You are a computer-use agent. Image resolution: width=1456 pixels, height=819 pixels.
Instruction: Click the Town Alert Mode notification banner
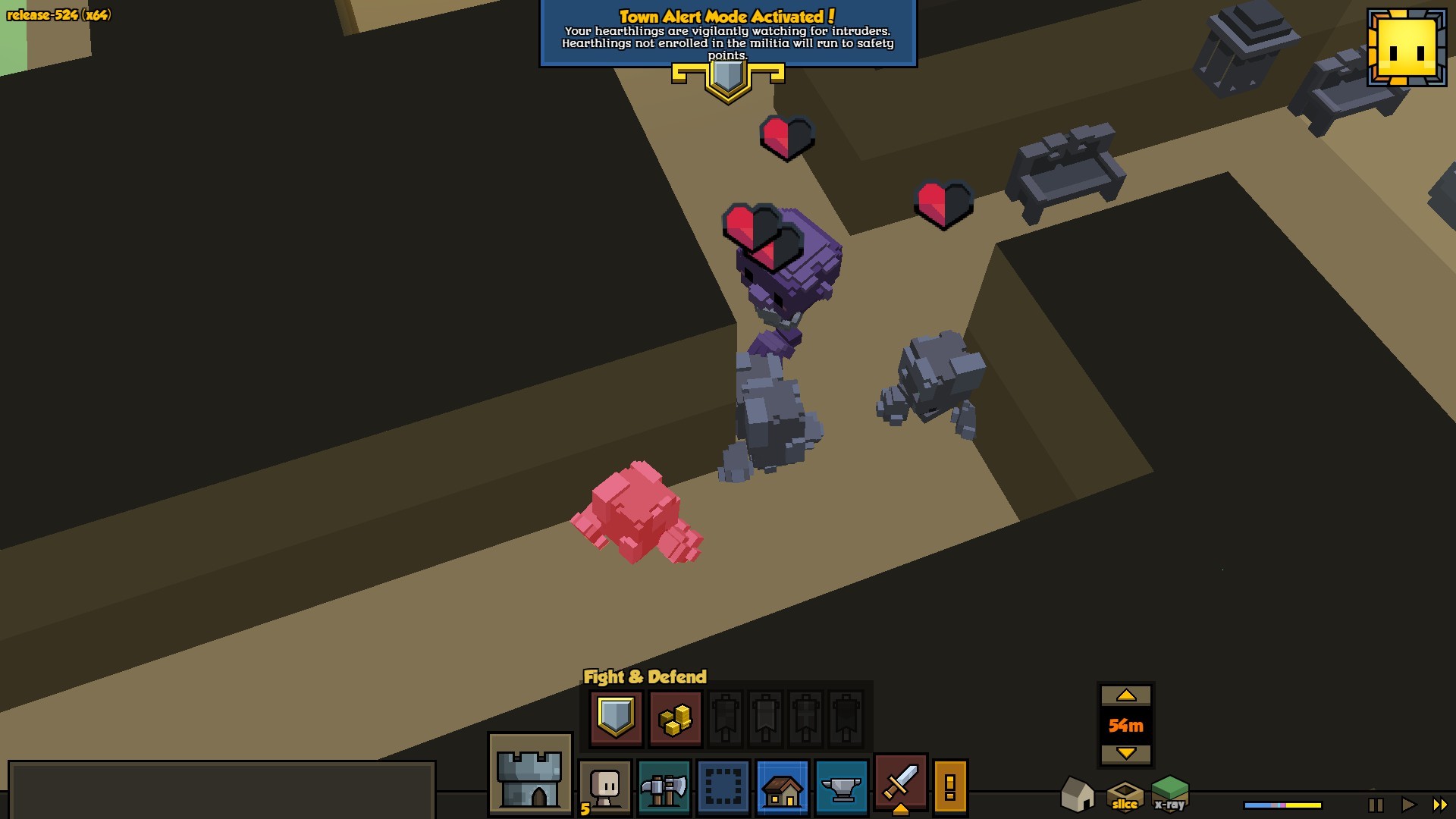[728, 36]
